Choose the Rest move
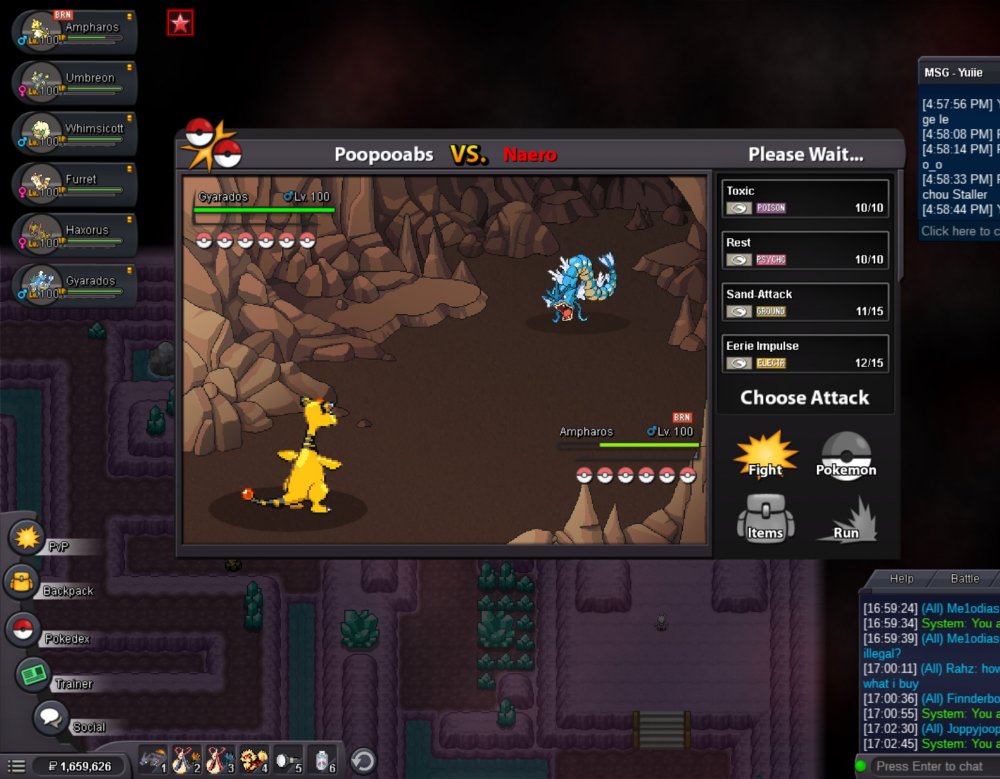The width and height of the screenshot is (1000, 779). pos(805,250)
